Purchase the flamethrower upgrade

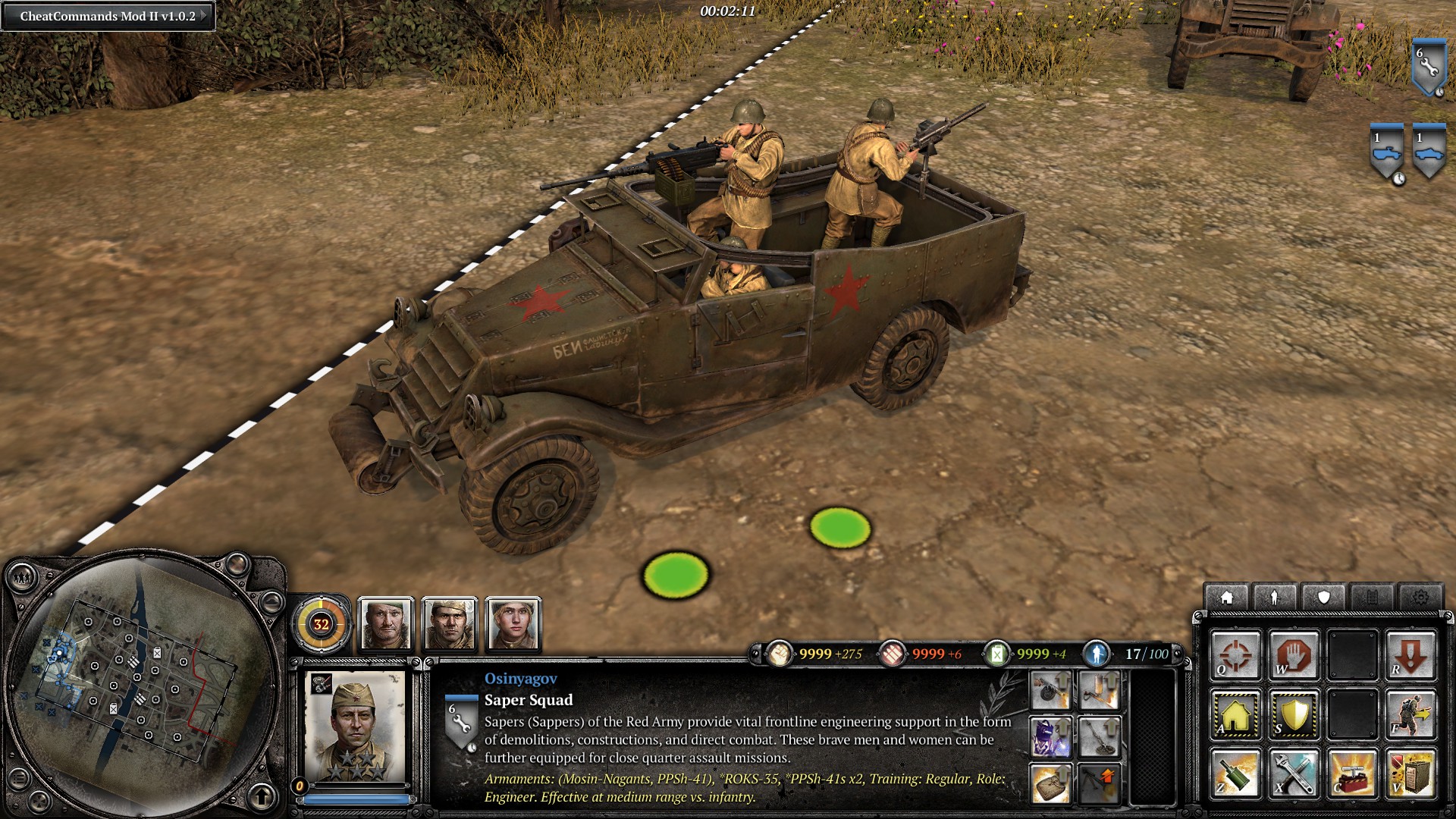[x=1099, y=692]
